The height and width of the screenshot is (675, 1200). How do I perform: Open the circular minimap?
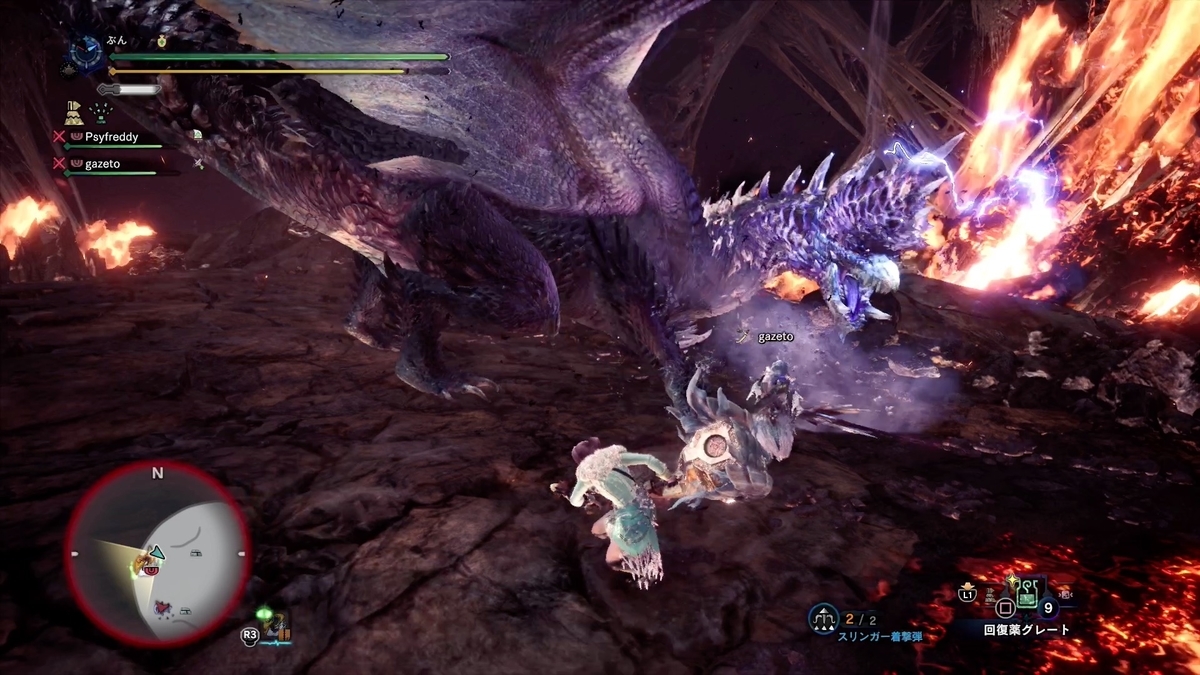[157, 554]
